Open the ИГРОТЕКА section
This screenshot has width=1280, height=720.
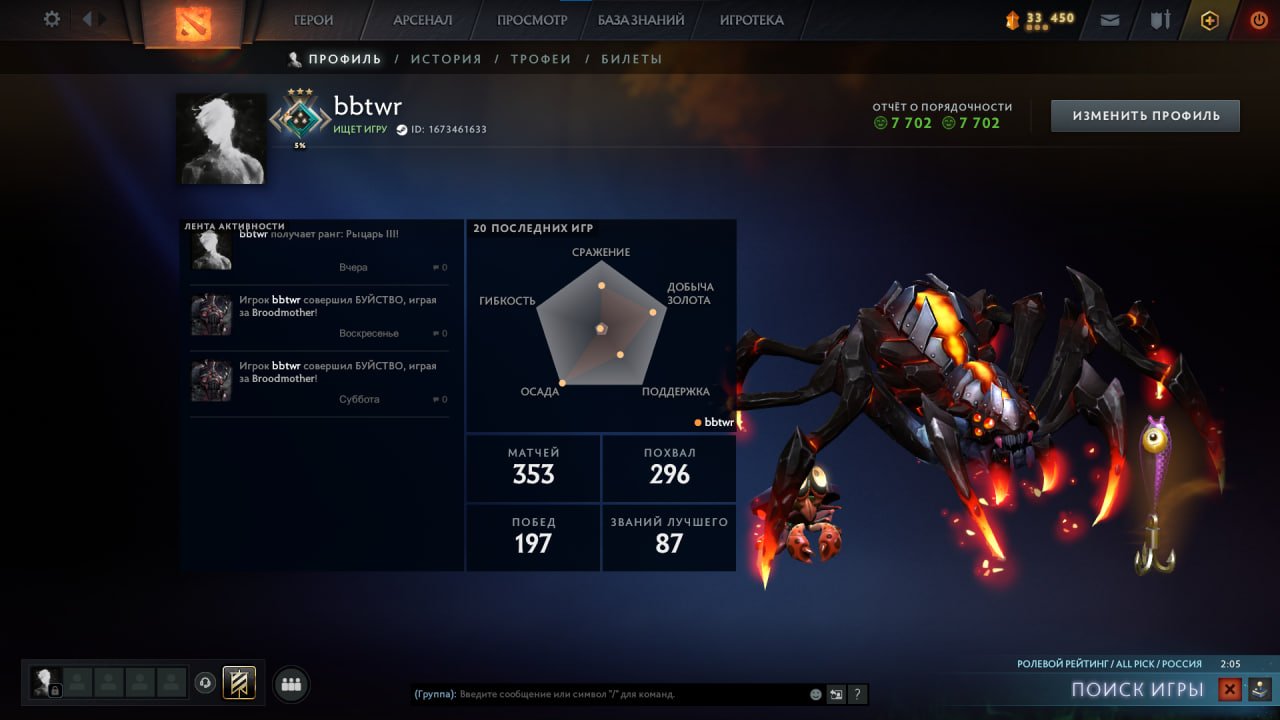coord(751,20)
